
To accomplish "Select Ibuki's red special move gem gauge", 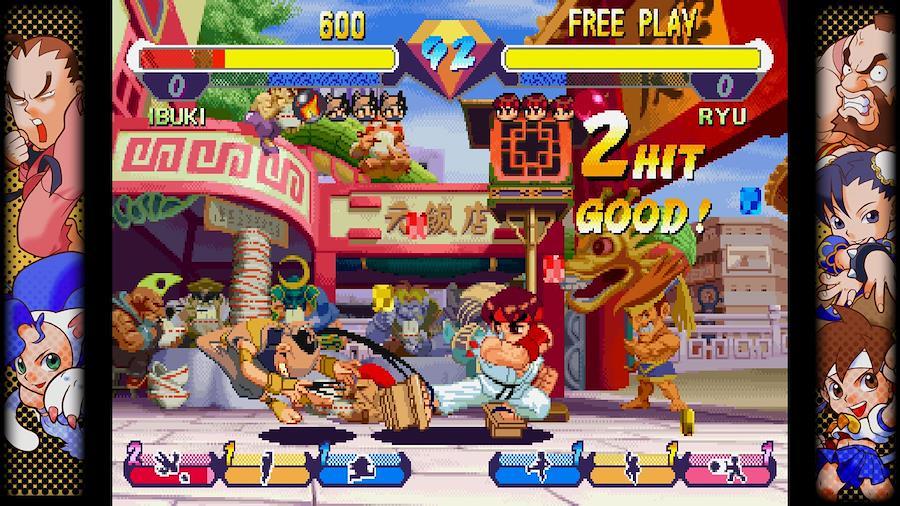I will pyautogui.click(x=170, y=467).
